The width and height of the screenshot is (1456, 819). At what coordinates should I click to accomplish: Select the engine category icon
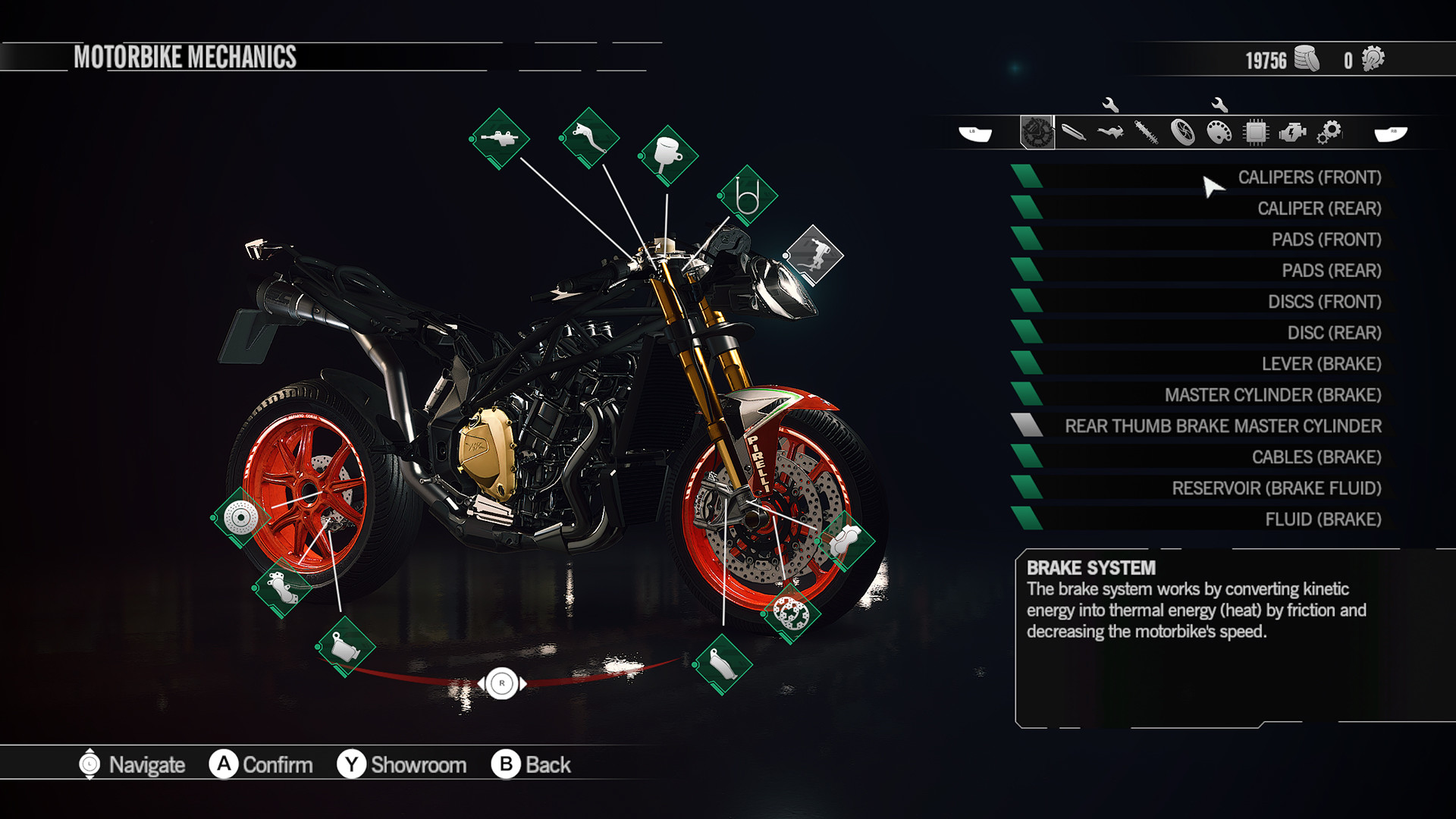1292,131
